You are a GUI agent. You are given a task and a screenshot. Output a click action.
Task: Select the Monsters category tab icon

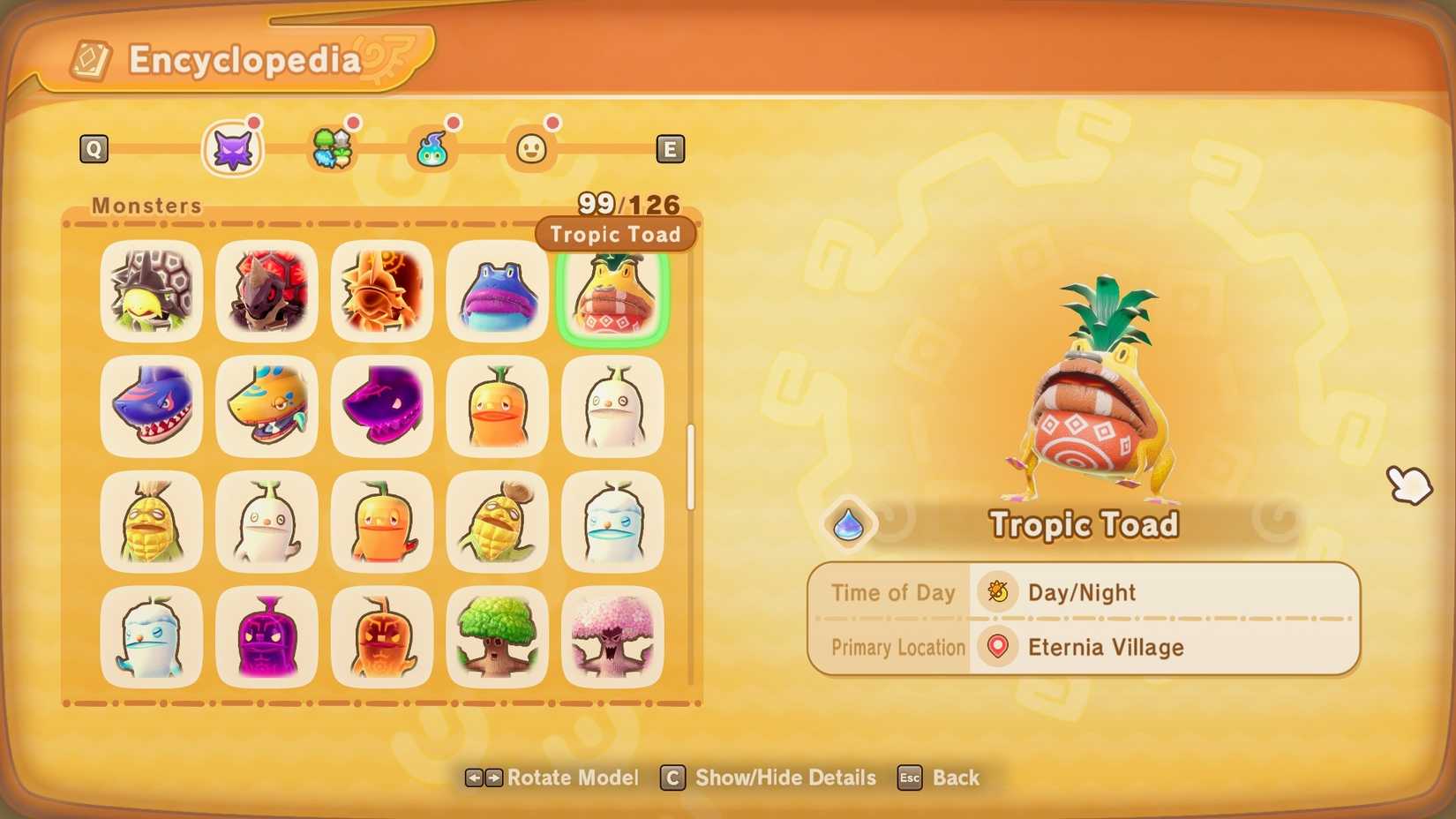point(232,147)
